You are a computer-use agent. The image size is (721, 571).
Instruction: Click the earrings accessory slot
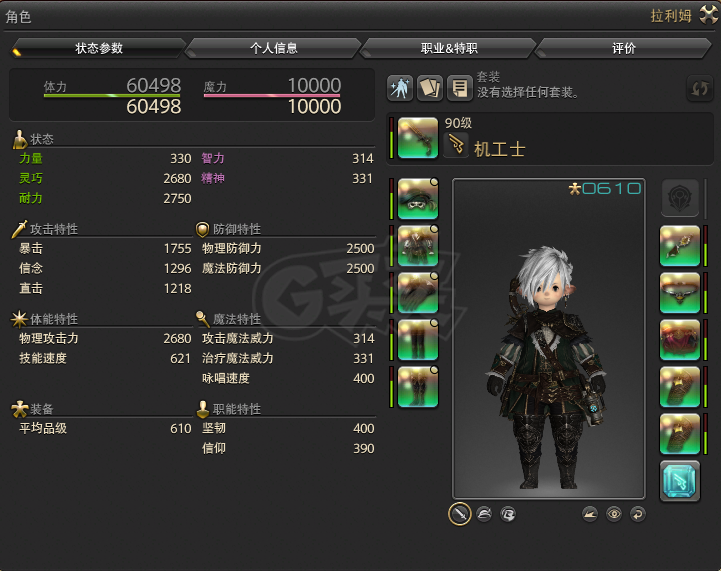point(679,245)
